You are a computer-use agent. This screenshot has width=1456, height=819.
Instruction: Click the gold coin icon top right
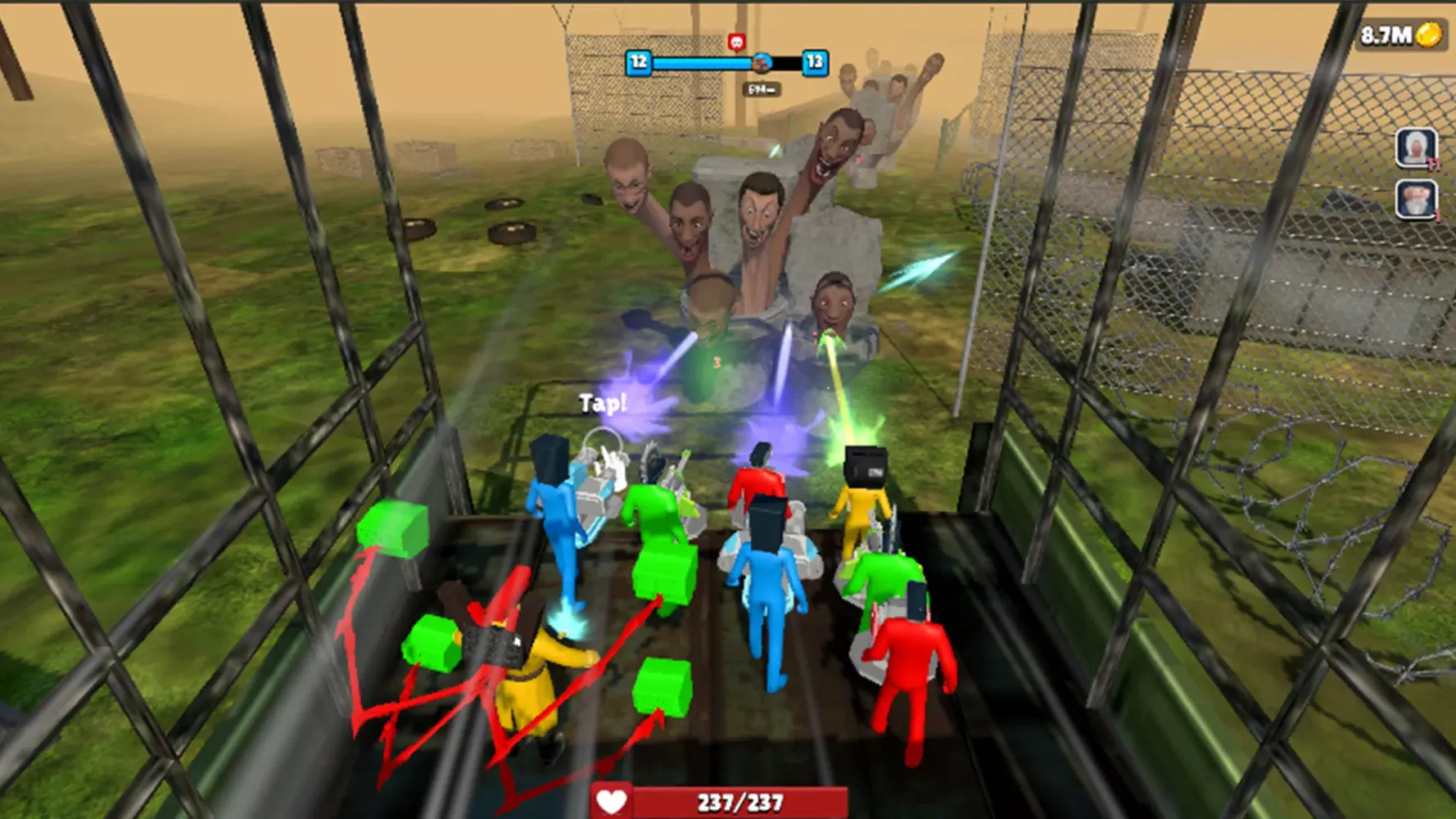pos(1428,36)
